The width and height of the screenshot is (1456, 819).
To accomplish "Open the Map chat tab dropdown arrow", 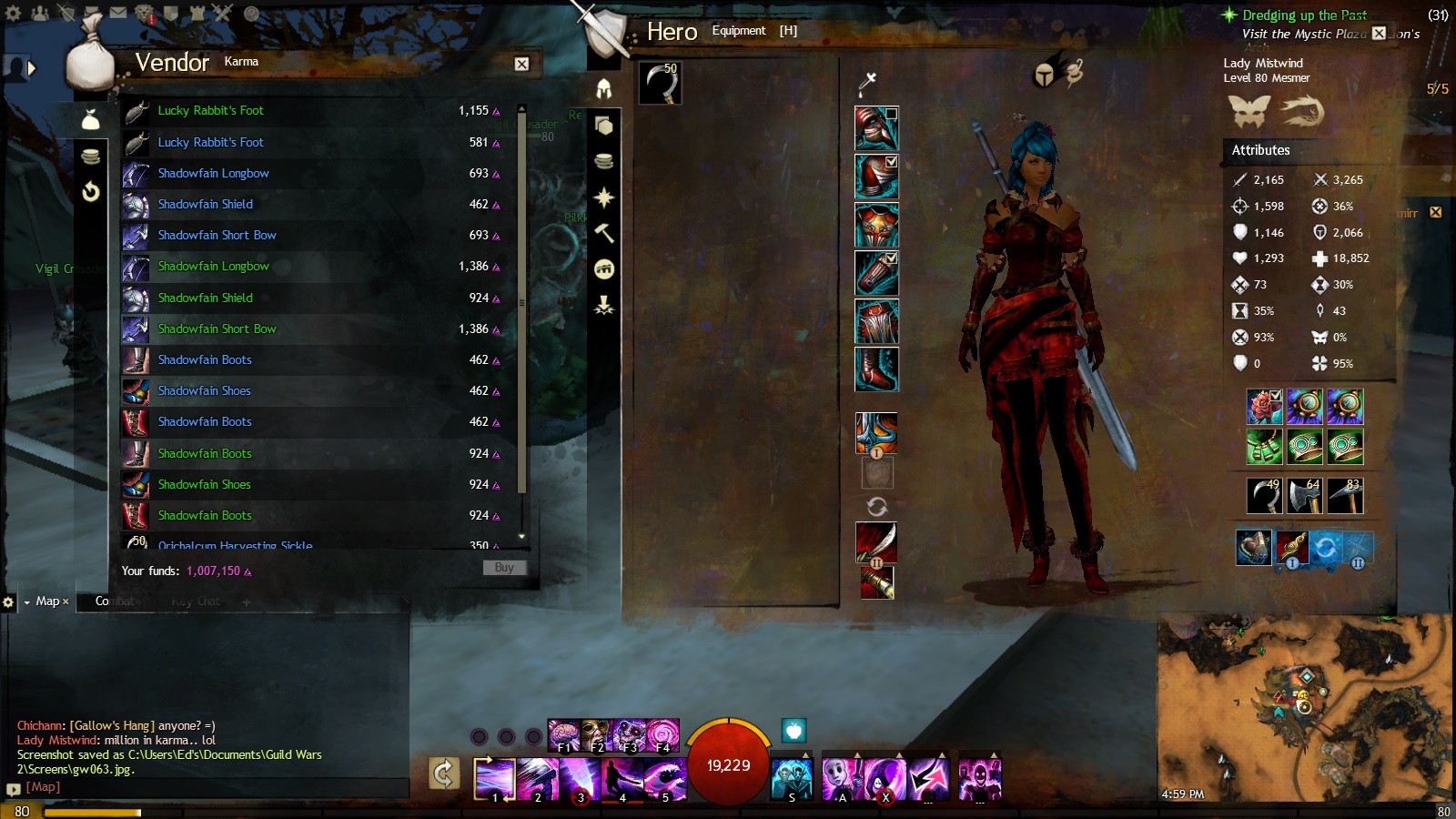I will point(27,602).
